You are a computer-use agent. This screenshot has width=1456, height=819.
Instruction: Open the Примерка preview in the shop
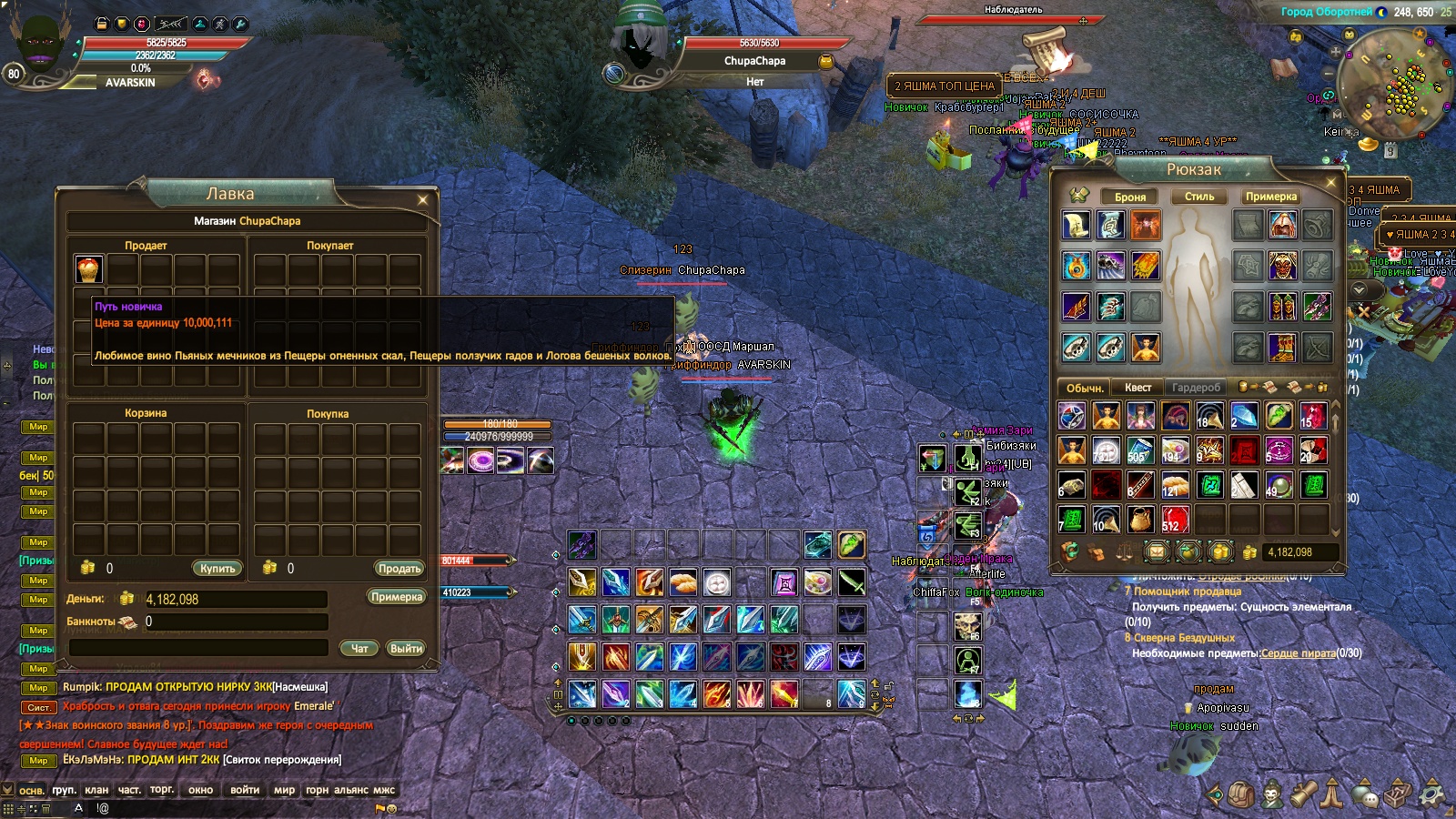tap(397, 597)
